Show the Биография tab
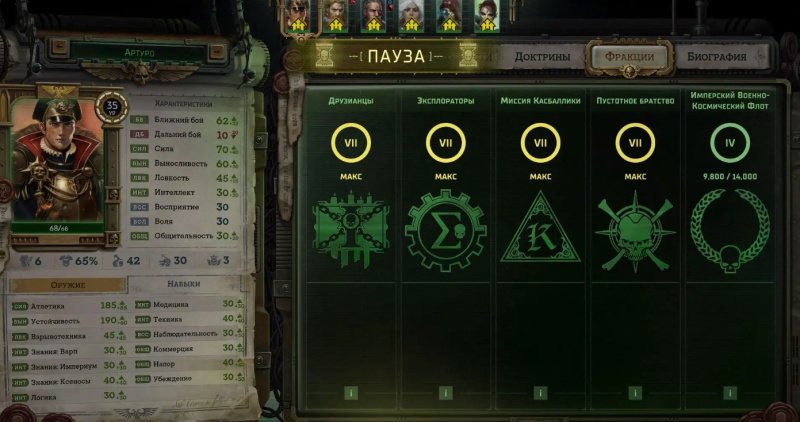 coord(716,56)
